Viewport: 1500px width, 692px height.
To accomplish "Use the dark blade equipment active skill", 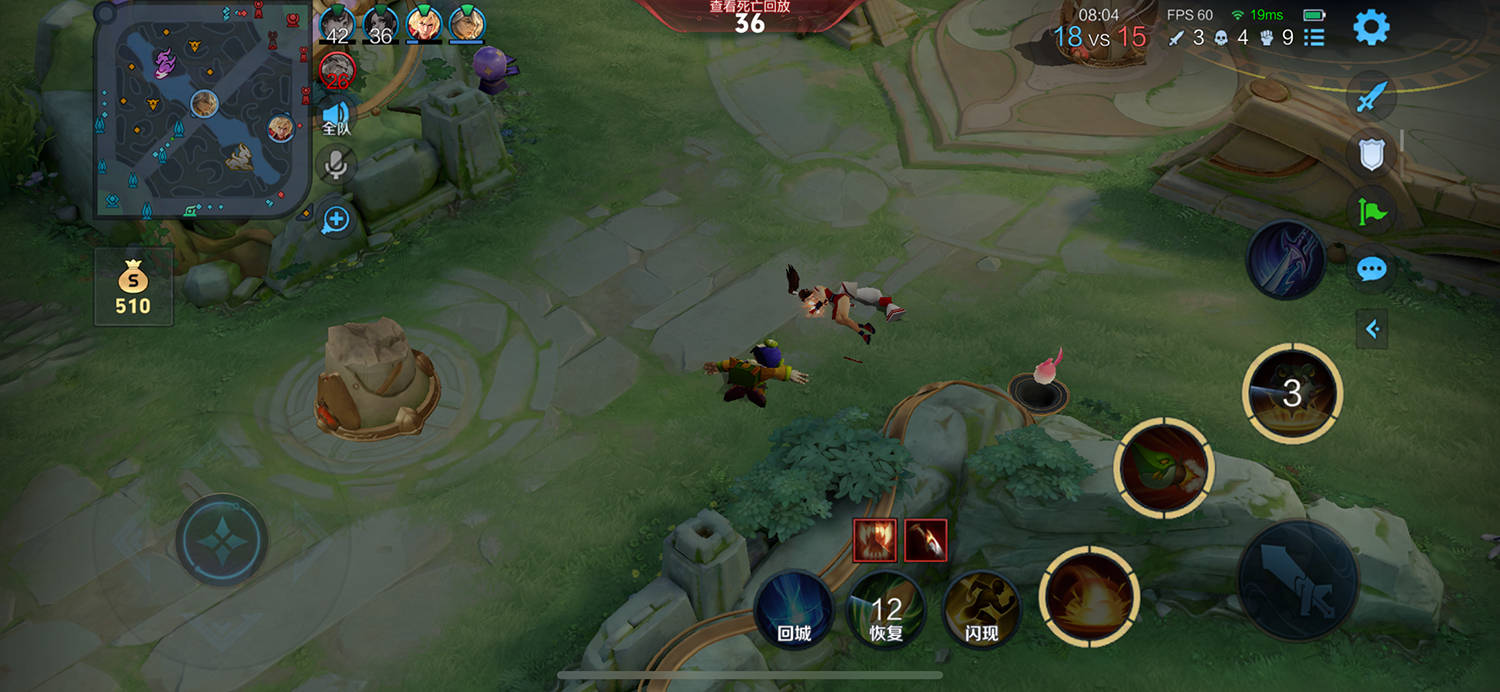I will click(x=1286, y=260).
